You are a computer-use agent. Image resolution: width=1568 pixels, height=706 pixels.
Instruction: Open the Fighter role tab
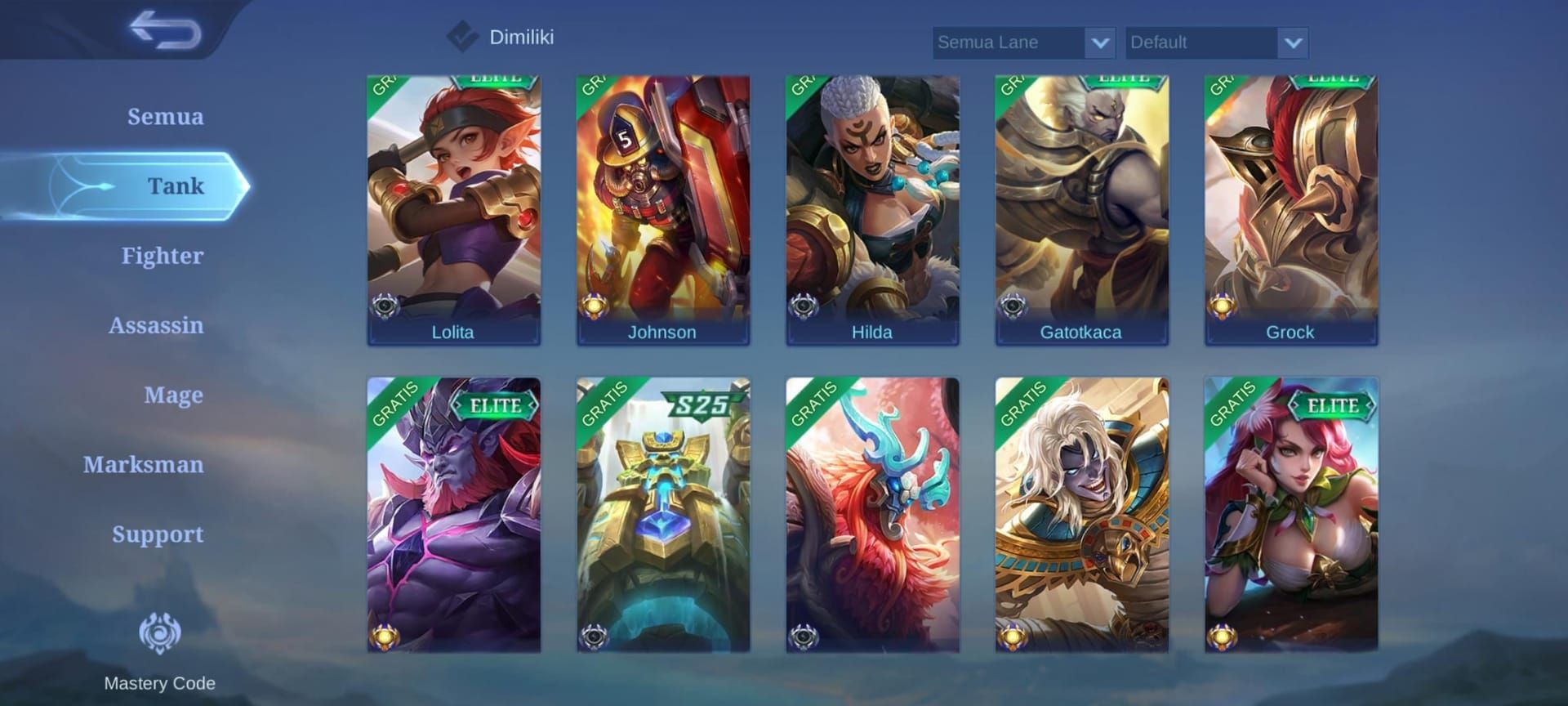pyautogui.click(x=162, y=256)
